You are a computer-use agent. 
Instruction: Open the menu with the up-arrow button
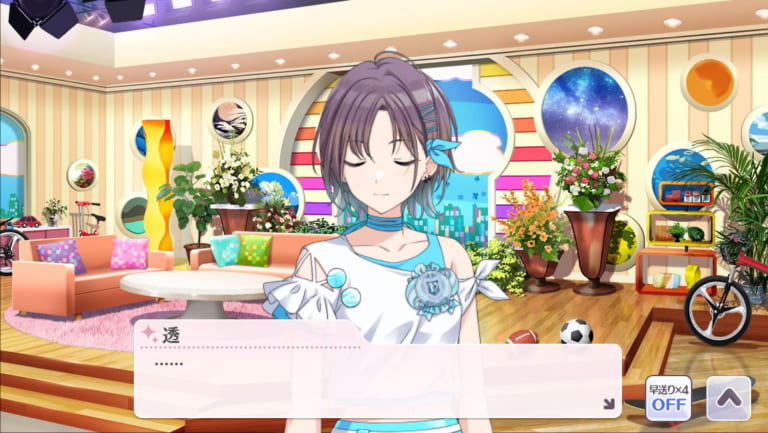point(728,398)
